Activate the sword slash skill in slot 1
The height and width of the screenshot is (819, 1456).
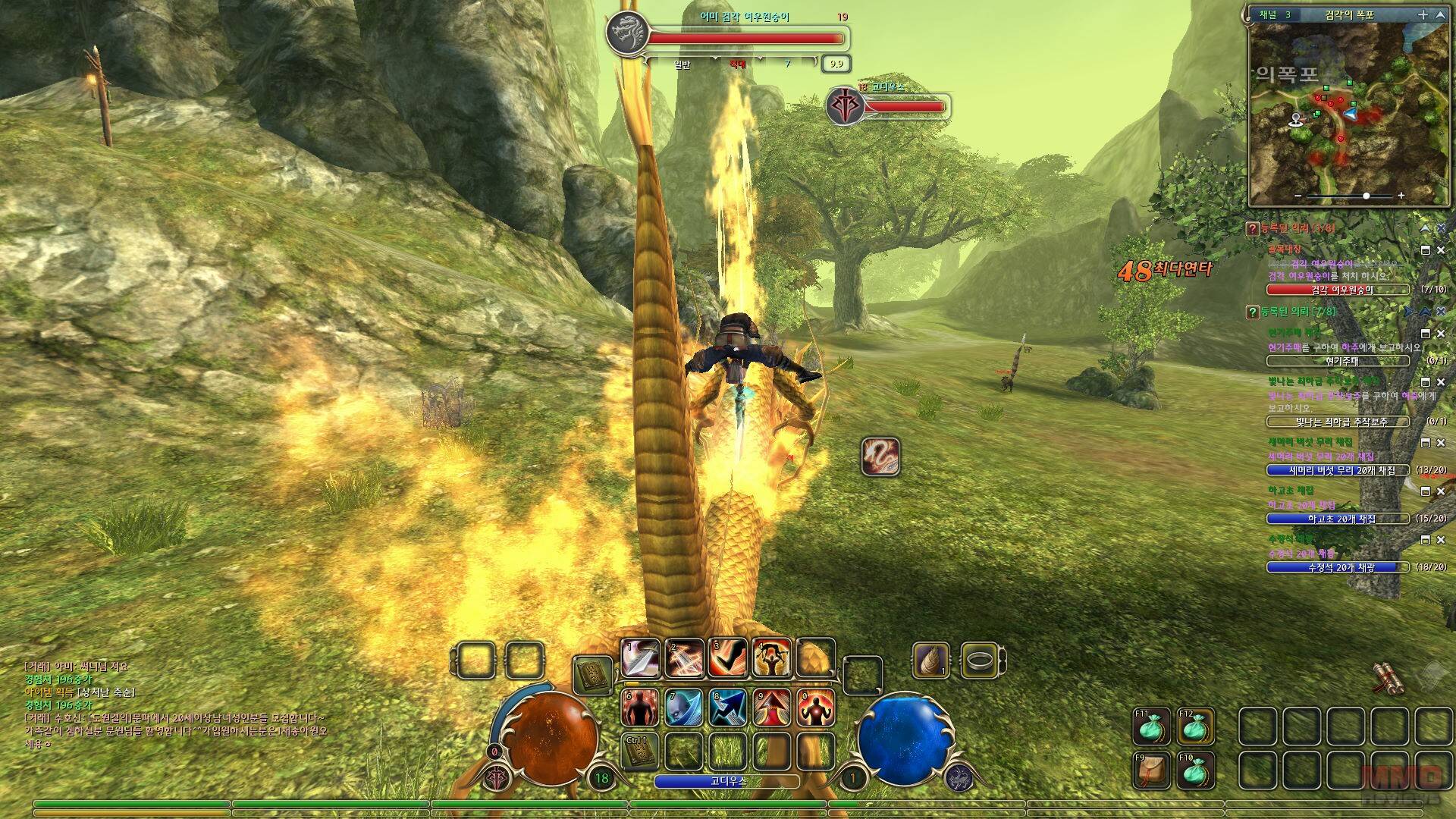(x=641, y=658)
